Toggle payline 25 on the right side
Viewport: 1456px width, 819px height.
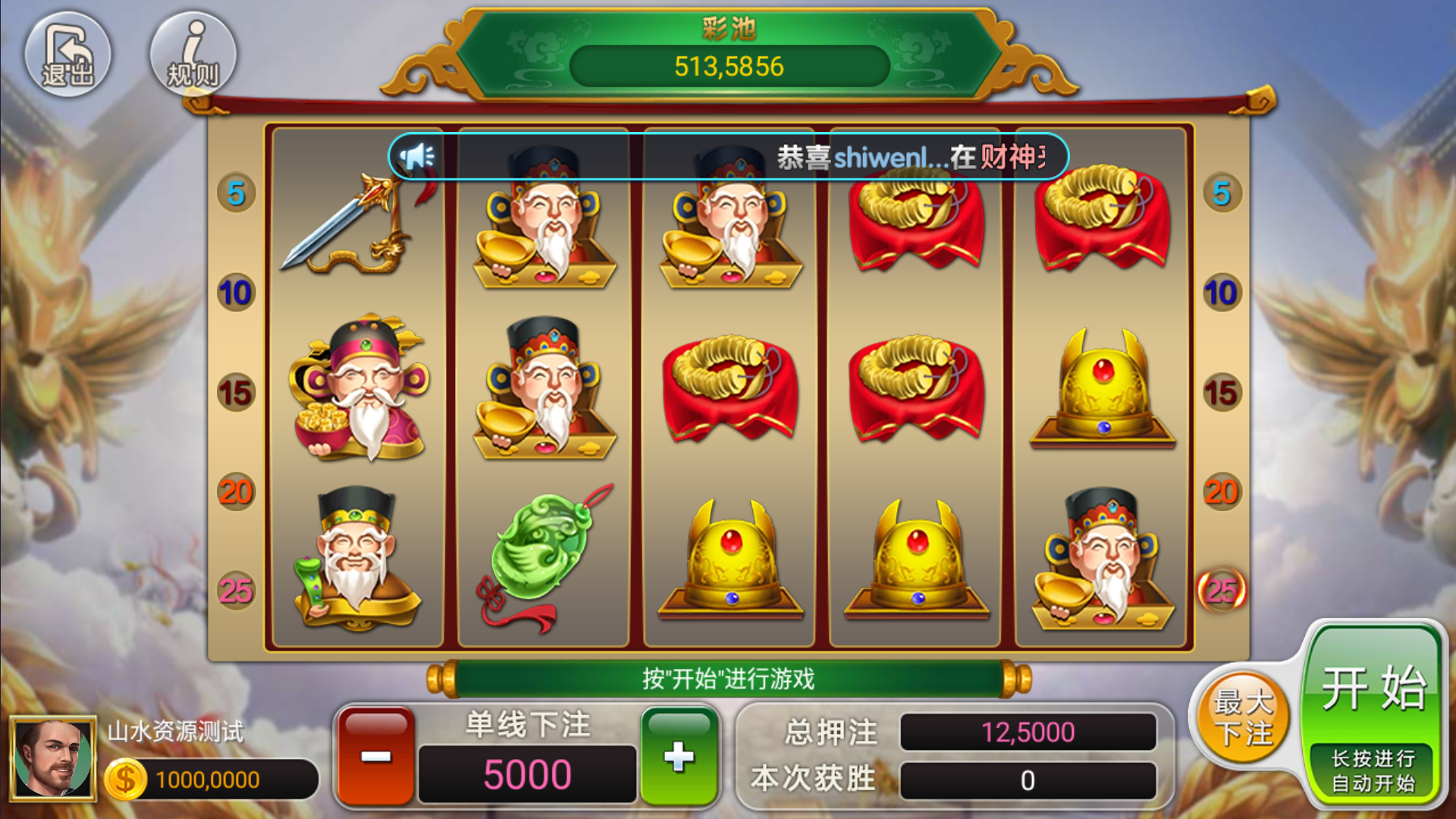click(1221, 591)
